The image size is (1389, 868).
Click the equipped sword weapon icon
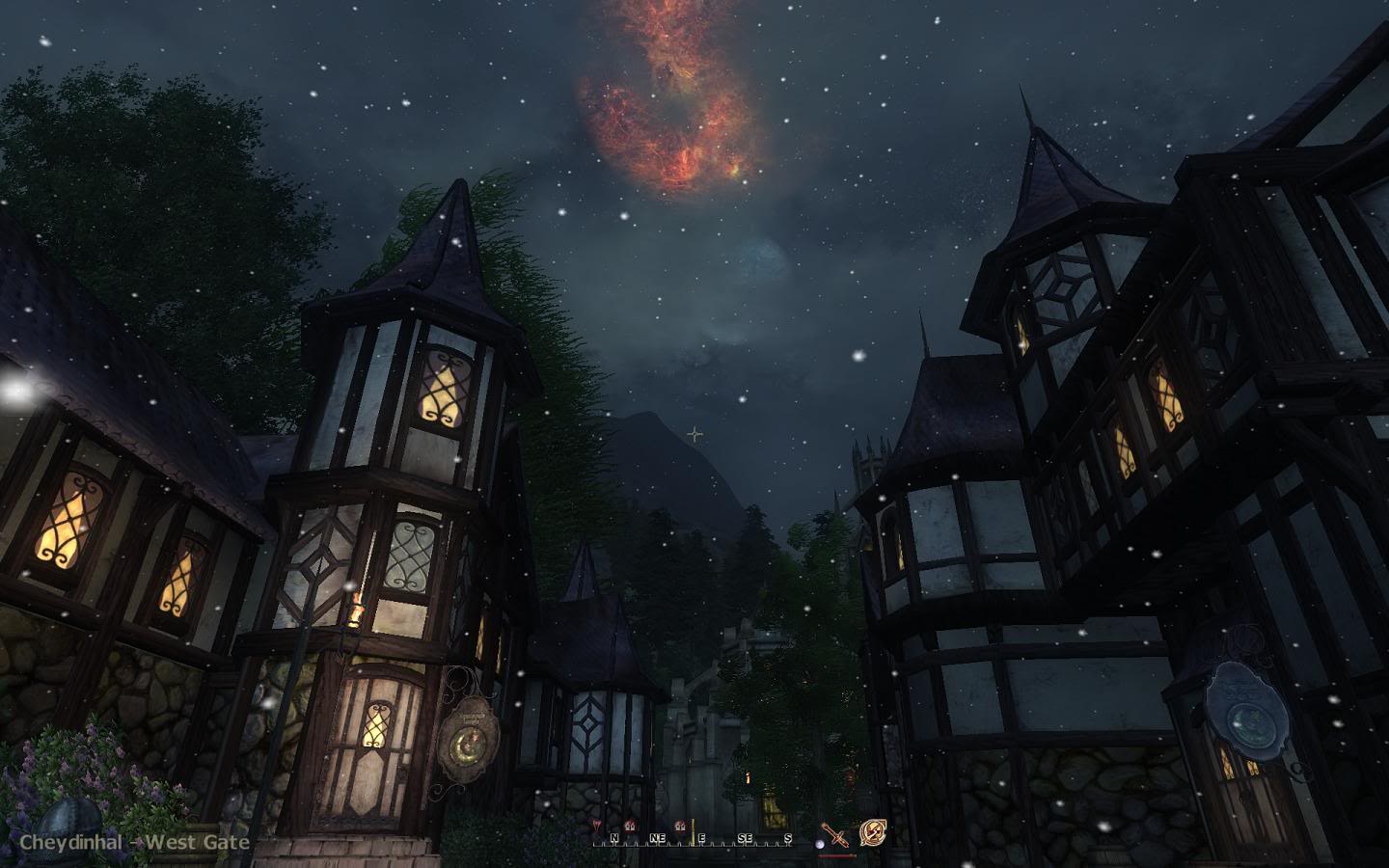click(835, 835)
